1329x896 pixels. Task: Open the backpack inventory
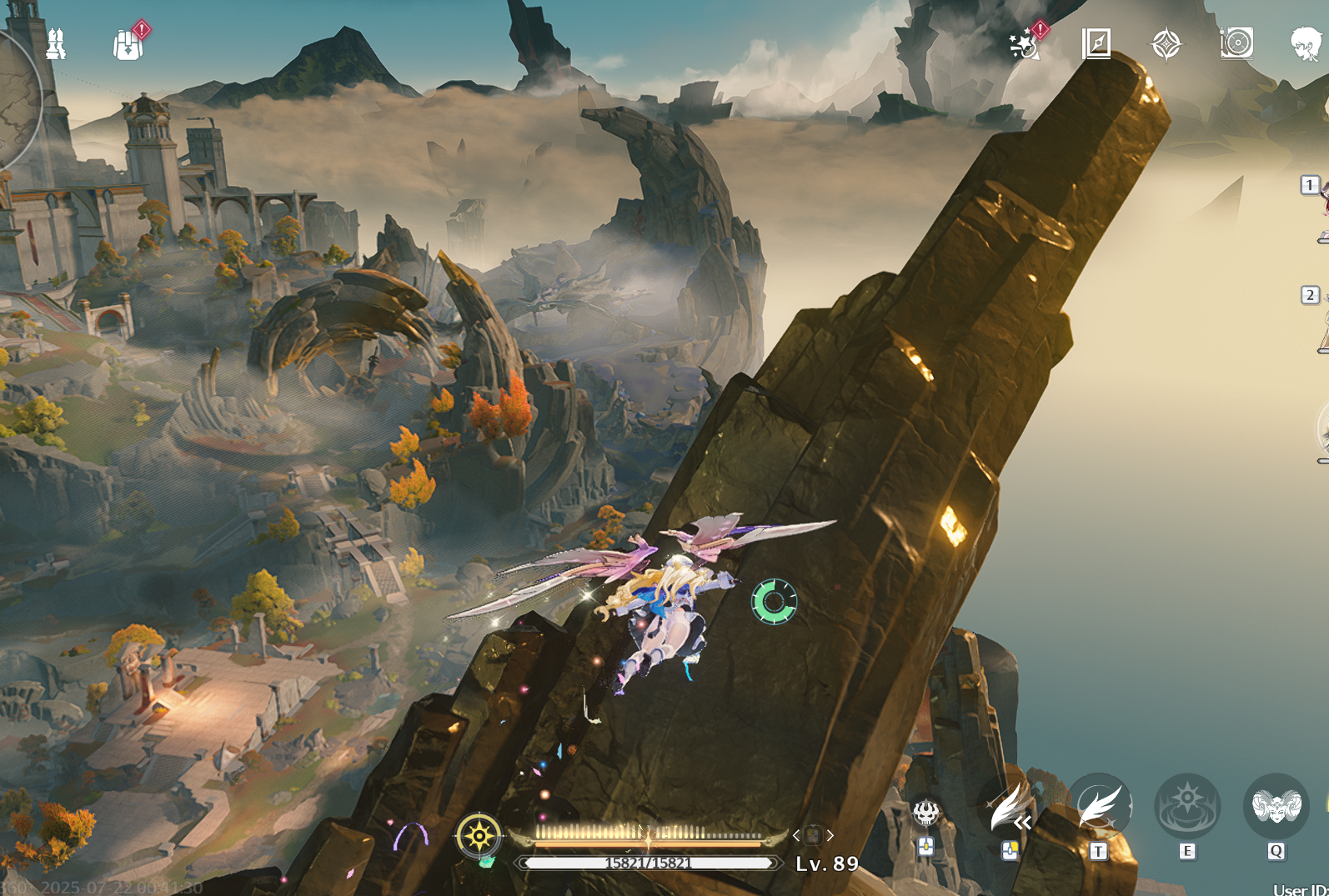[x=128, y=44]
